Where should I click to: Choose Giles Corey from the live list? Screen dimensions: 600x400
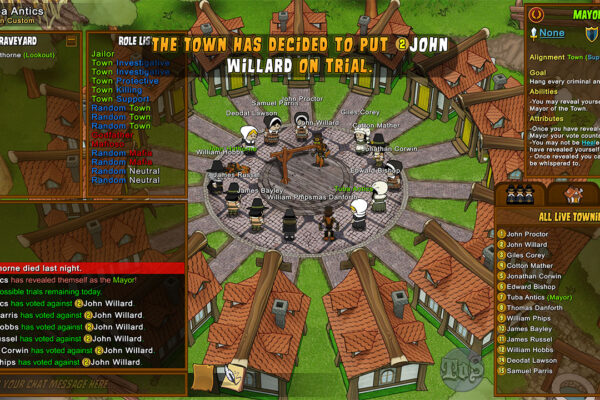(527, 255)
